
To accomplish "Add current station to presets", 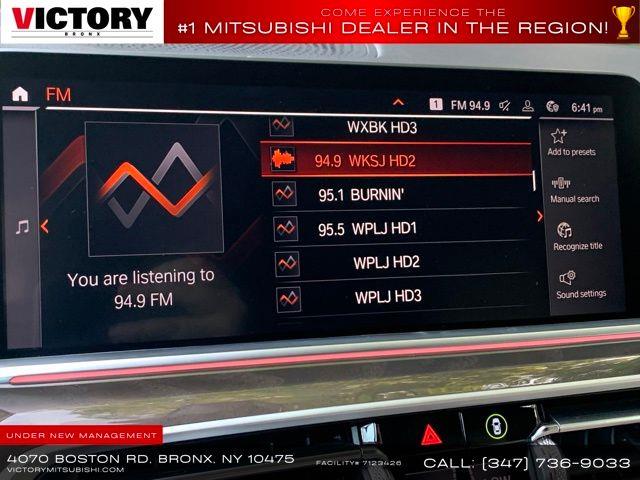I will coord(571,141).
